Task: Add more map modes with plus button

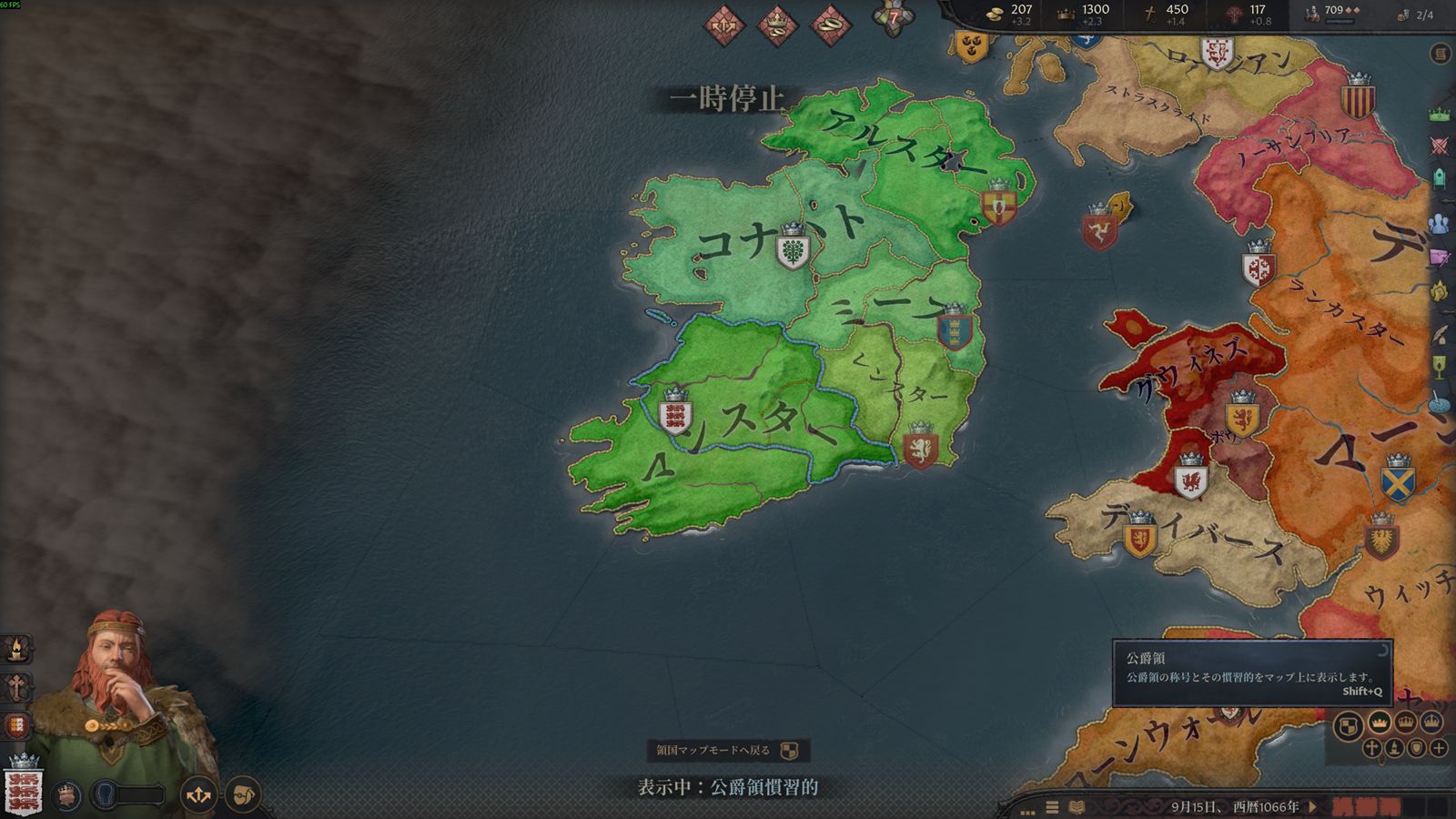Action: pyautogui.click(x=1439, y=748)
